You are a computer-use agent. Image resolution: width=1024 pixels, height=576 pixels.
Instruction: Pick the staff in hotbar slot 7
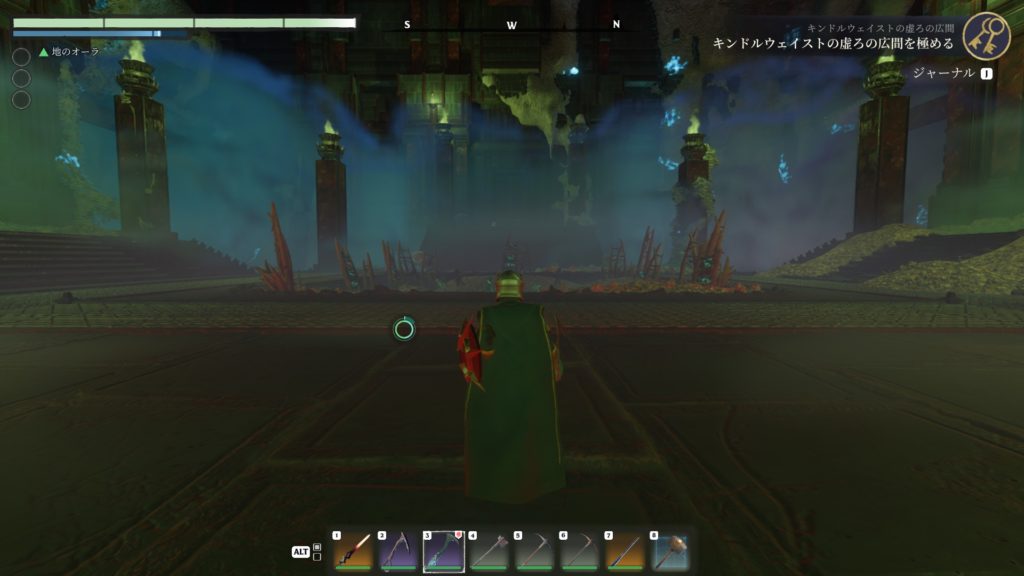tap(625, 551)
